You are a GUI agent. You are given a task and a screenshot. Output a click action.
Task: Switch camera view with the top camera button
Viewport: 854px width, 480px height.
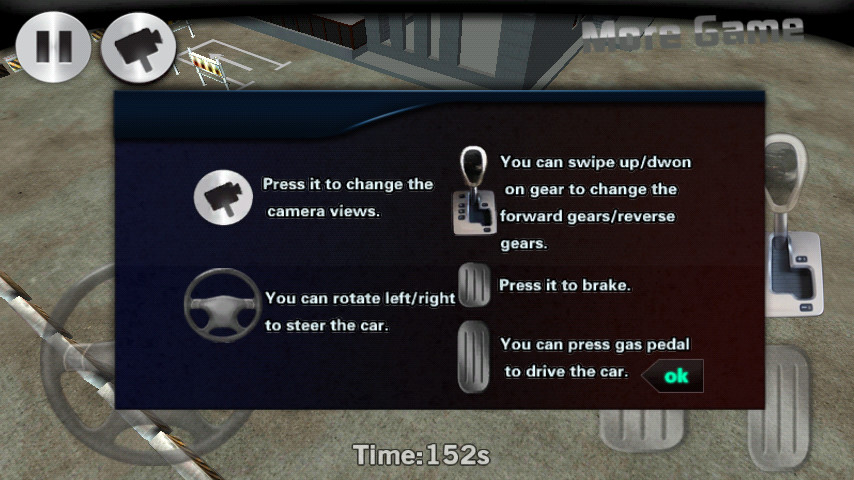coord(138,47)
